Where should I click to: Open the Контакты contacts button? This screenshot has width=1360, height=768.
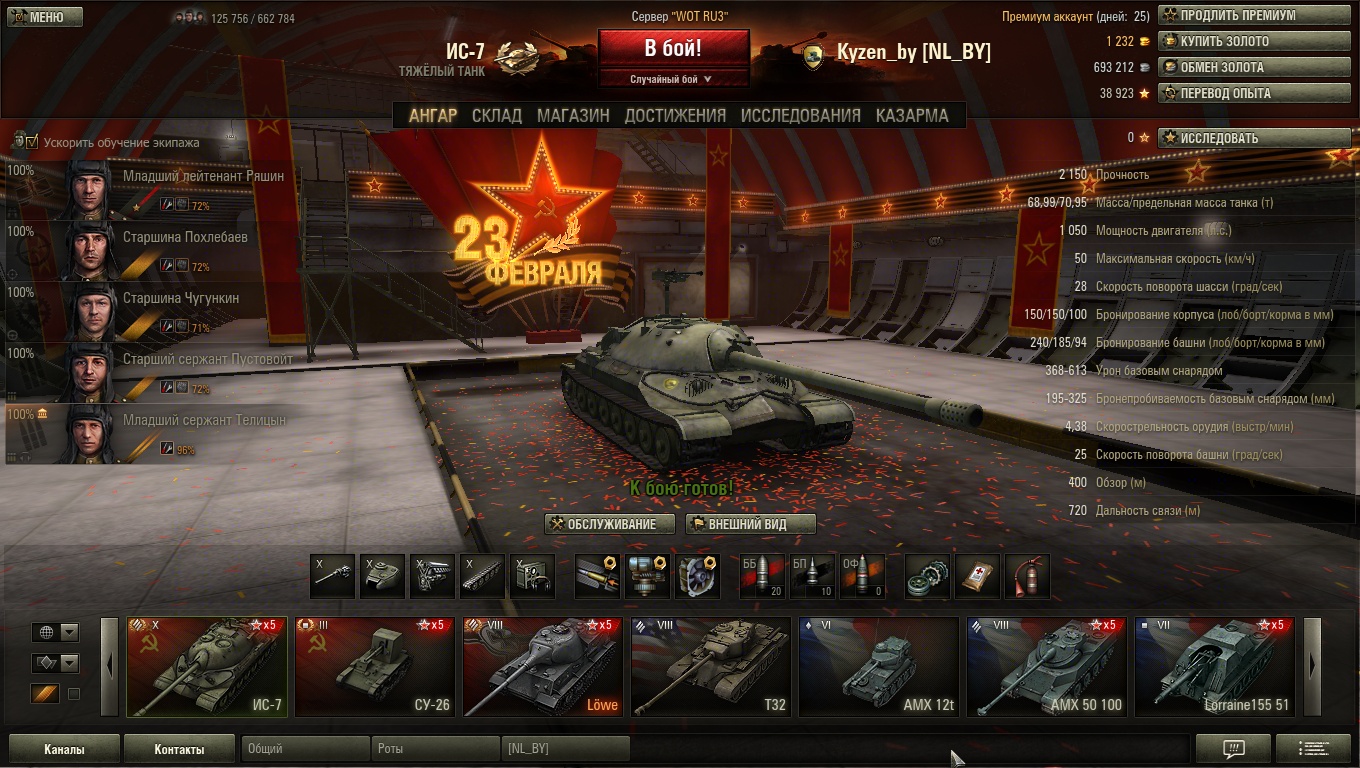[x=179, y=749]
